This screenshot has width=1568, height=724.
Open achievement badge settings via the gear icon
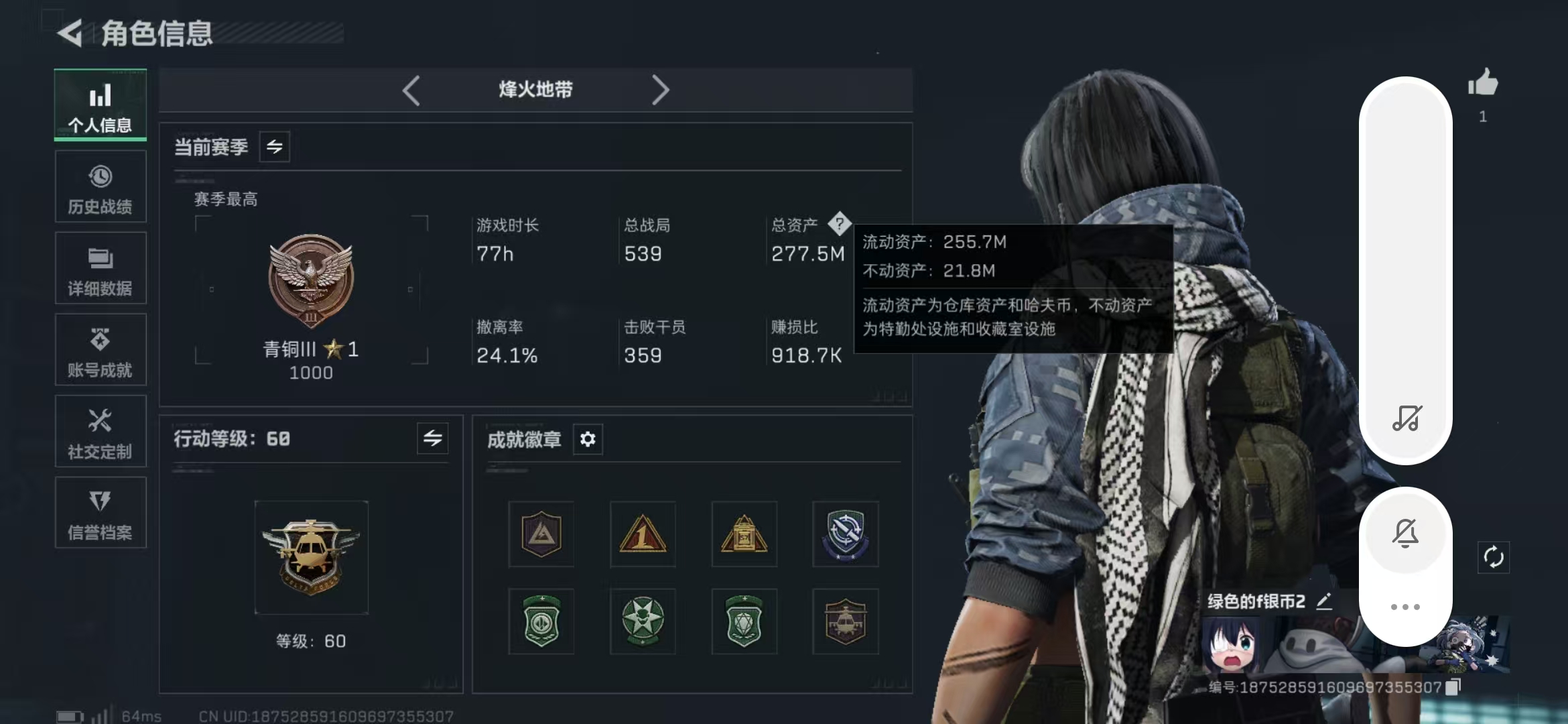[x=588, y=439]
